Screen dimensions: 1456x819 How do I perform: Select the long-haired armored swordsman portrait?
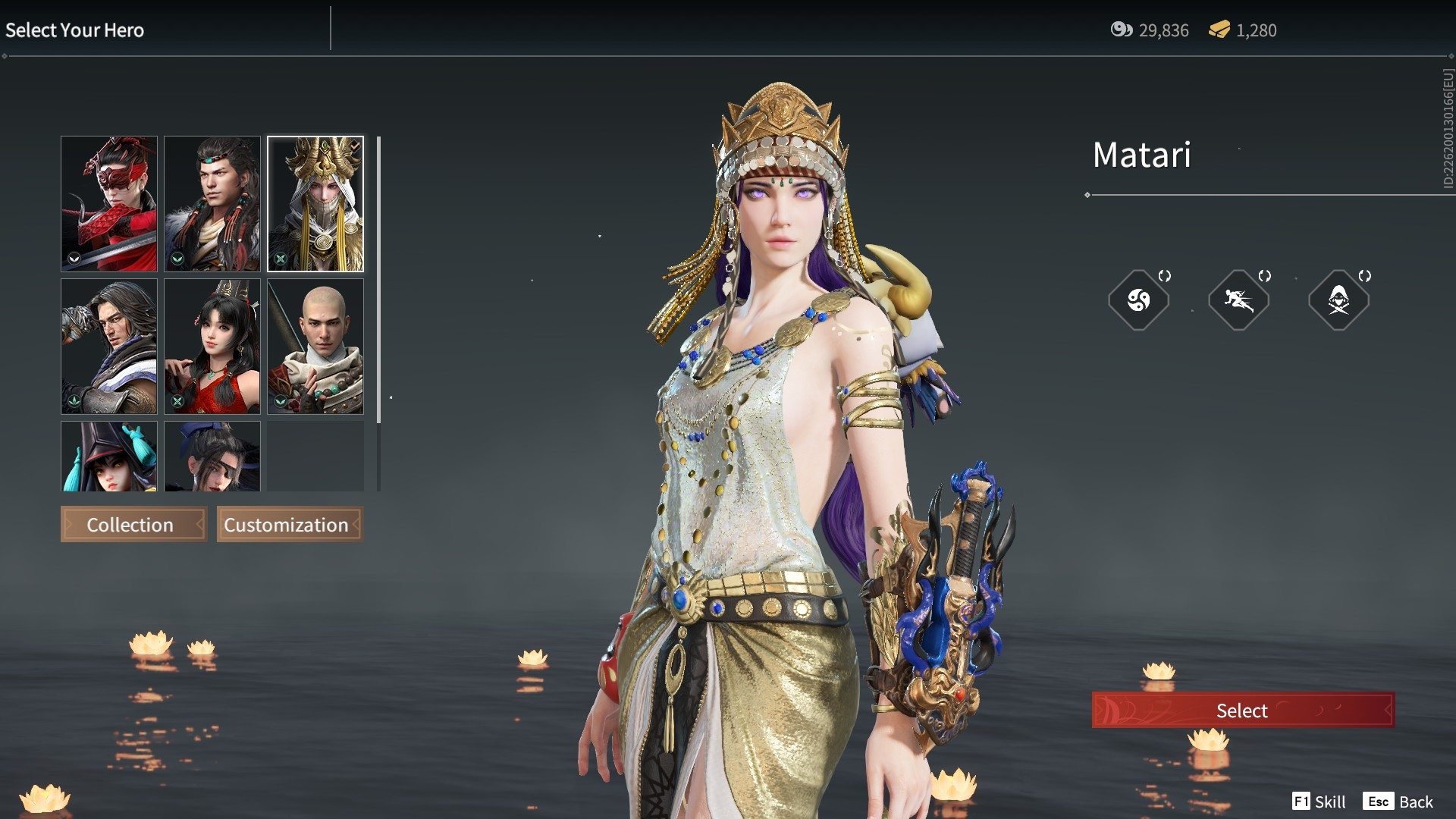(x=109, y=346)
